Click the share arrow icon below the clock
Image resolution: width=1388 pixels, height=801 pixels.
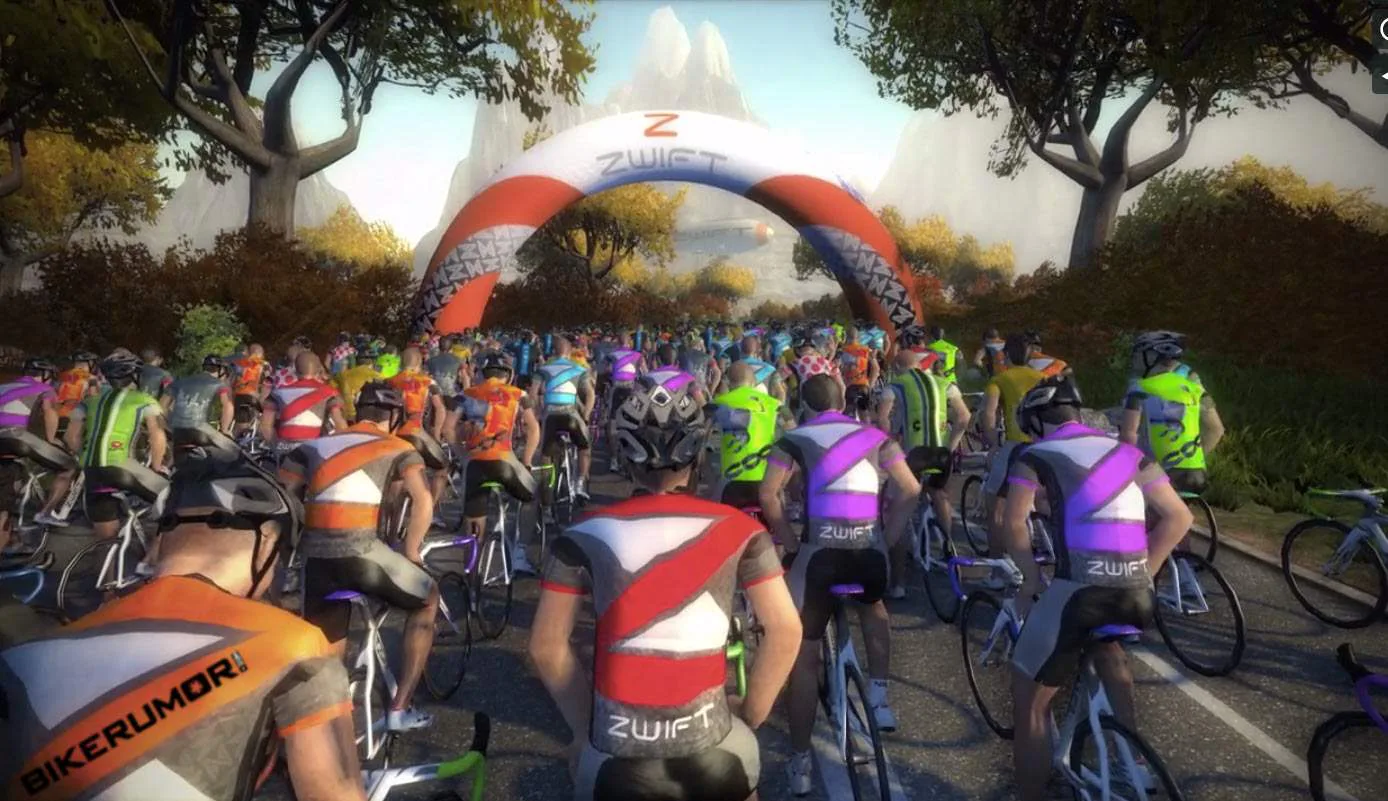[x=1383, y=76]
